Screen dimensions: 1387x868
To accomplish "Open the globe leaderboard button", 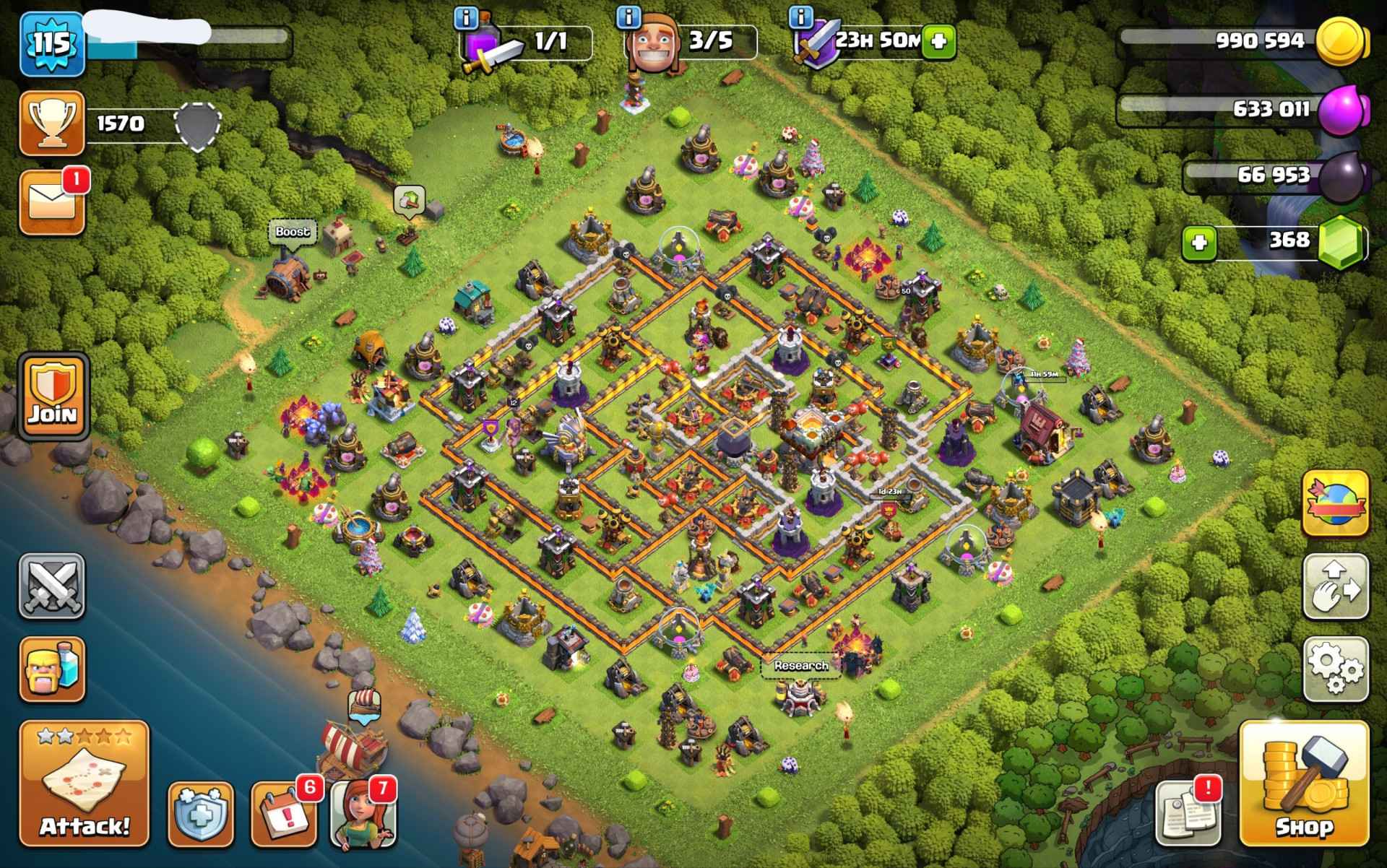I will tap(1336, 503).
